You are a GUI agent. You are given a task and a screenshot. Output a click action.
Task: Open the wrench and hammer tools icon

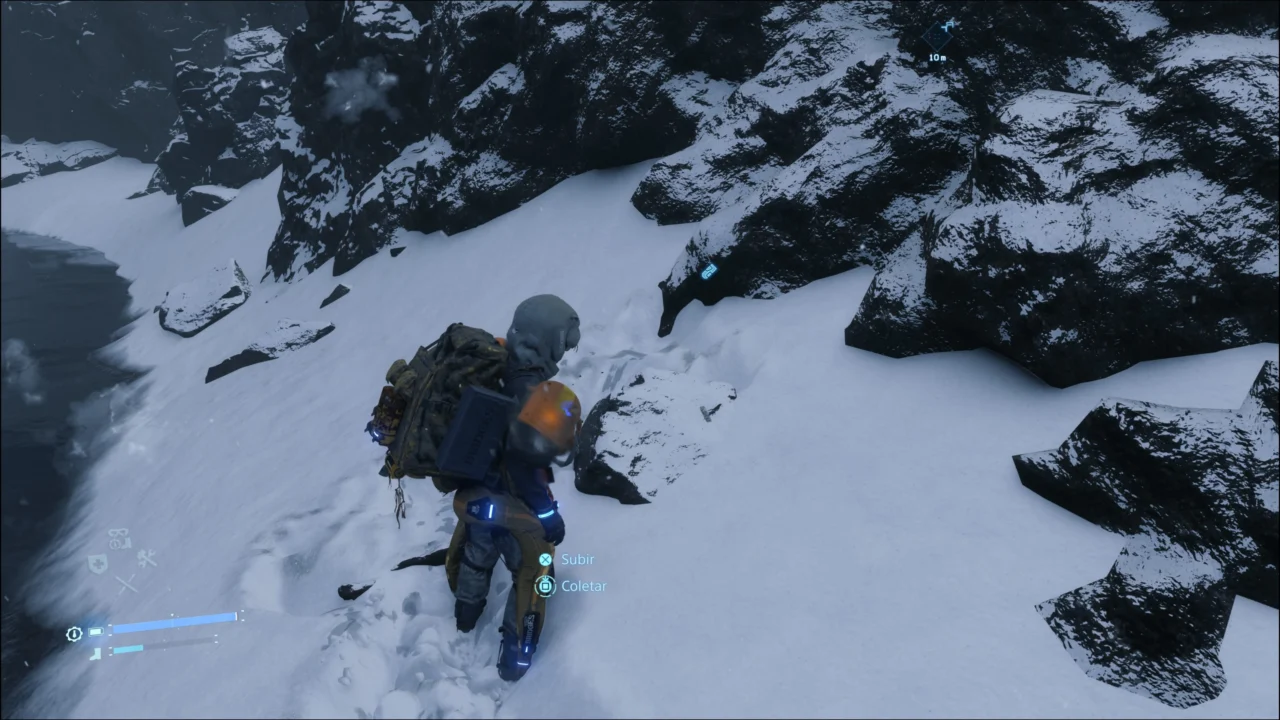click(x=147, y=560)
